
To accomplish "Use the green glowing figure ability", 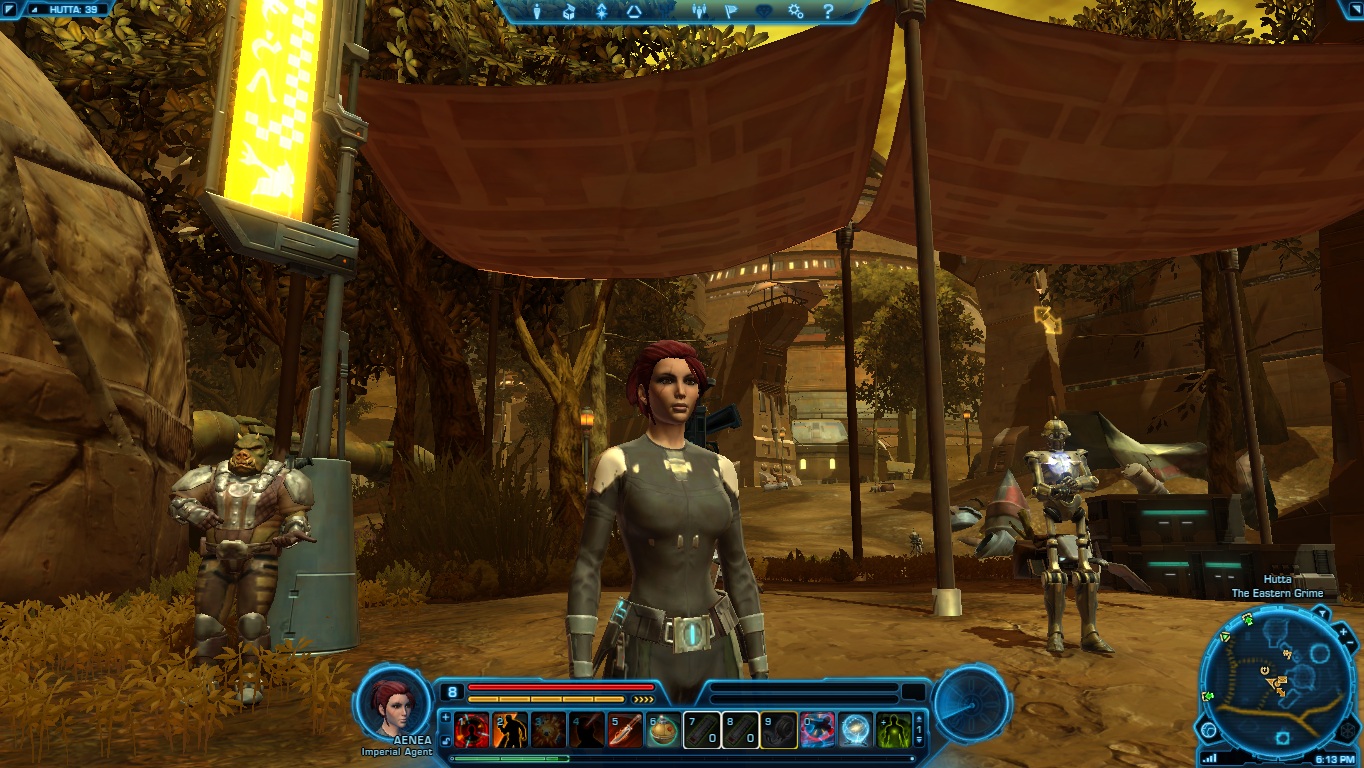I will click(x=893, y=731).
